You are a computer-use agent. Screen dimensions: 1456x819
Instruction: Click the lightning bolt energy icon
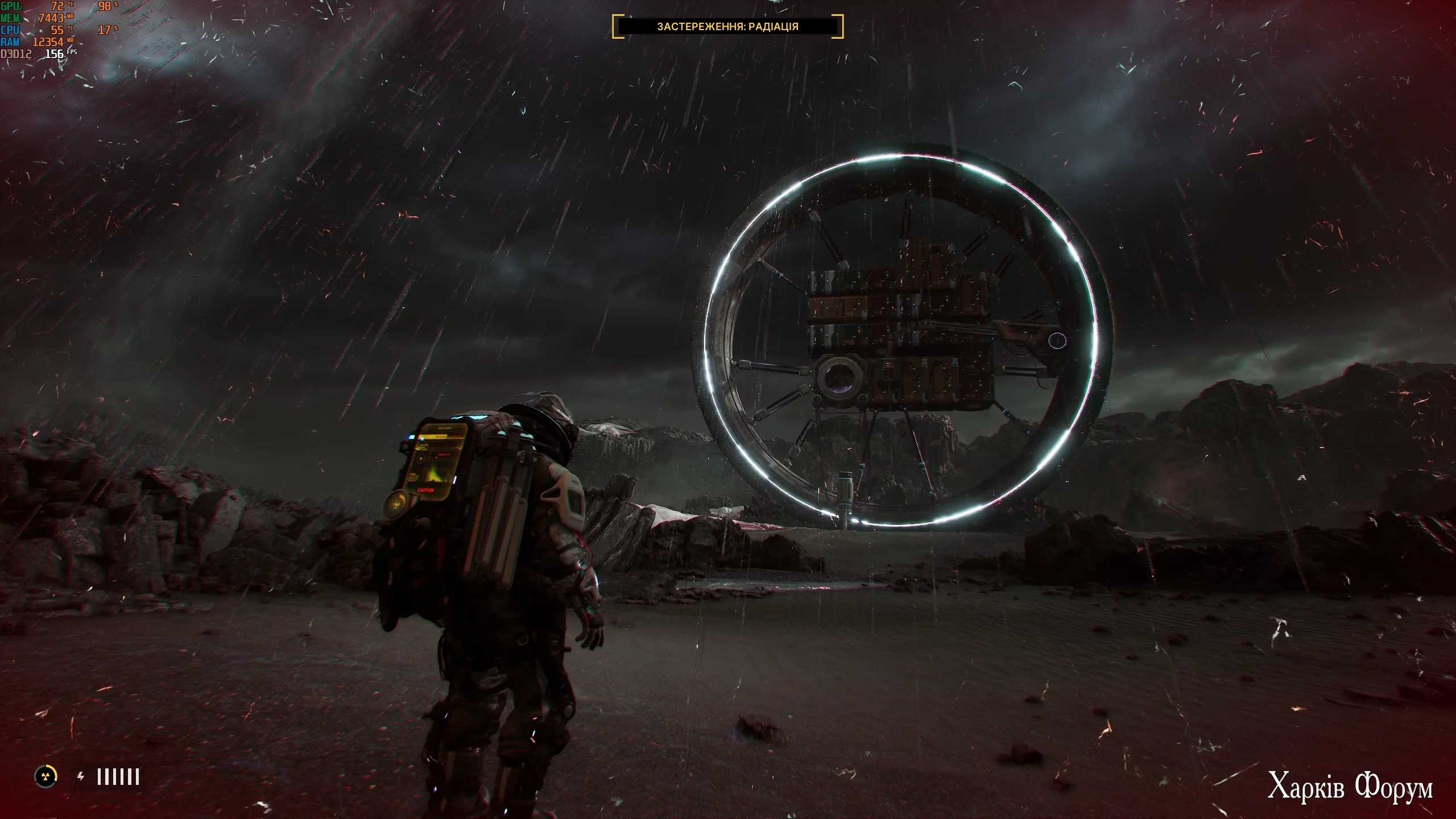(x=81, y=776)
